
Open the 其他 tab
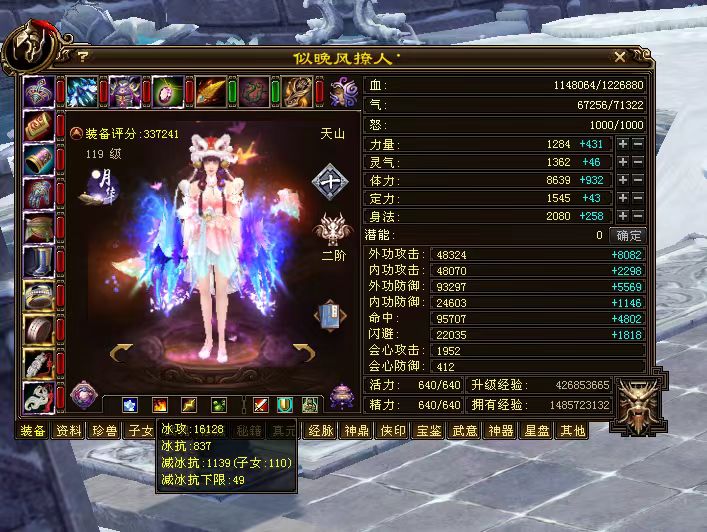point(573,431)
